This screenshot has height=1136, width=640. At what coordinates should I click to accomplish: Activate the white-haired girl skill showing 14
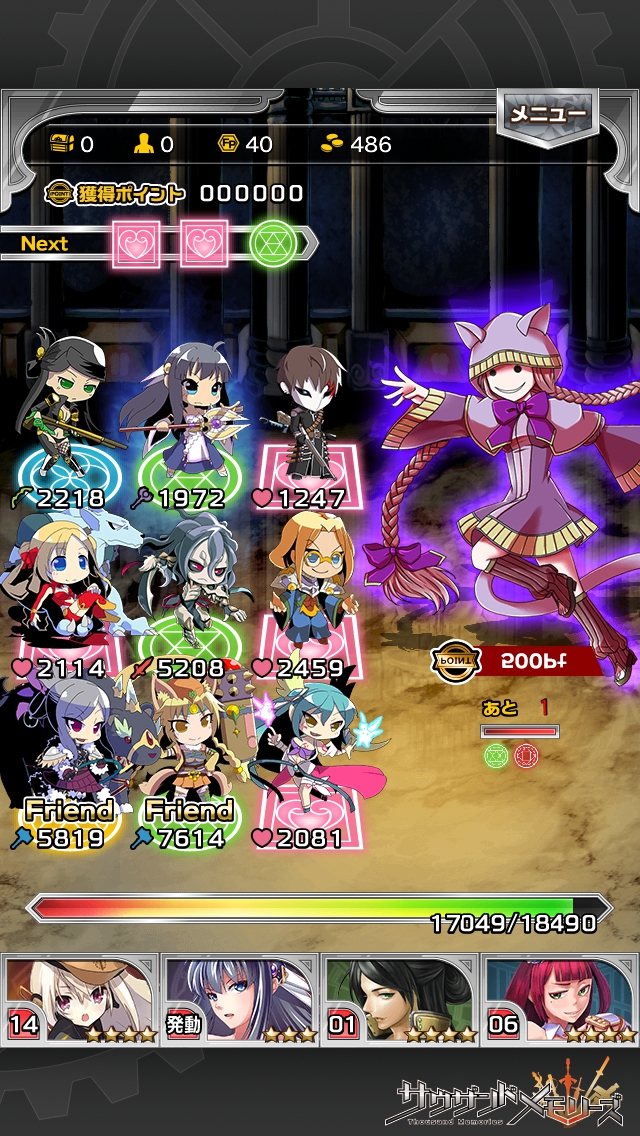click(81, 999)
